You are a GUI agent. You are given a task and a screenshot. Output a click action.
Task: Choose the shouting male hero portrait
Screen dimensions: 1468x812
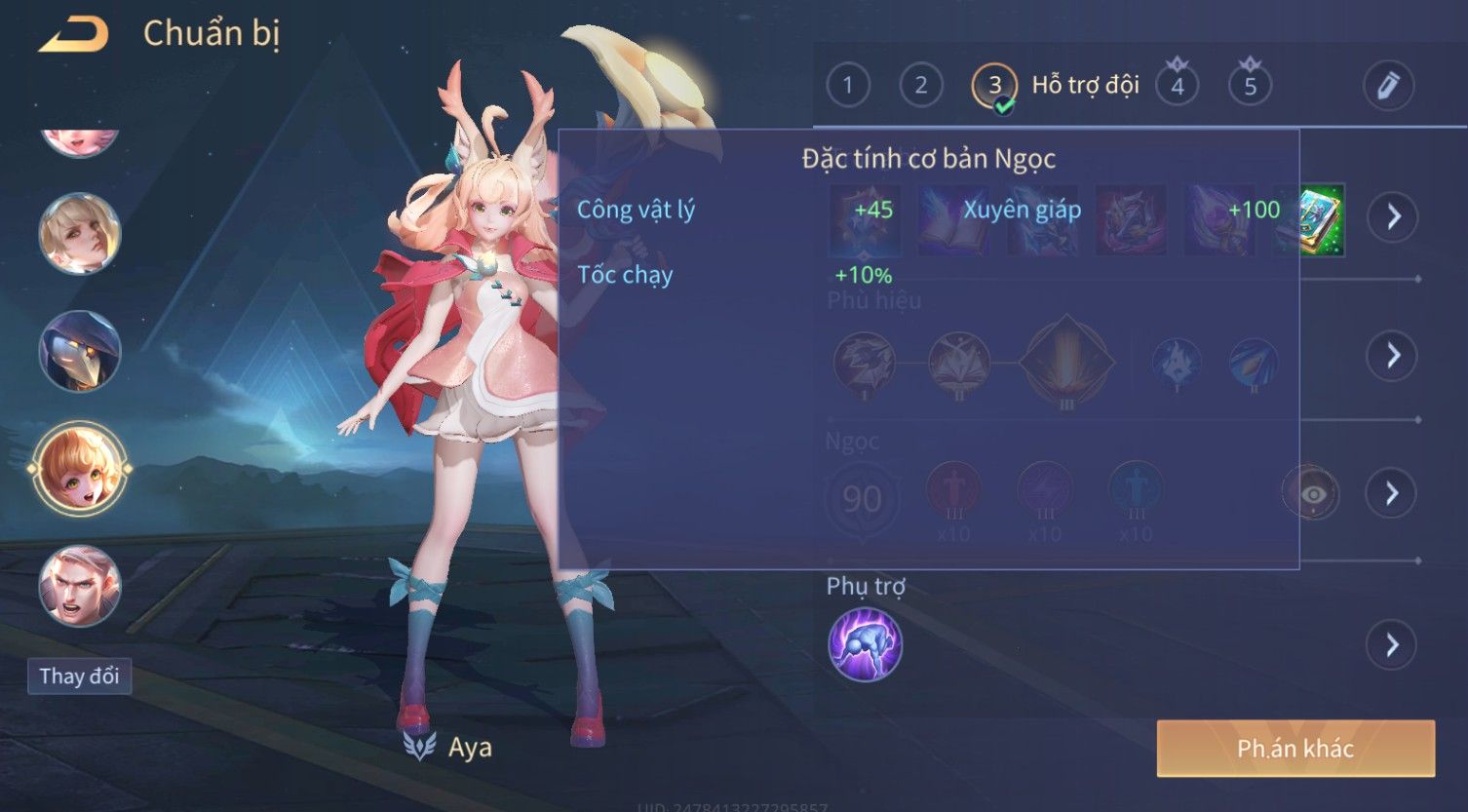(x=80, y=586)
